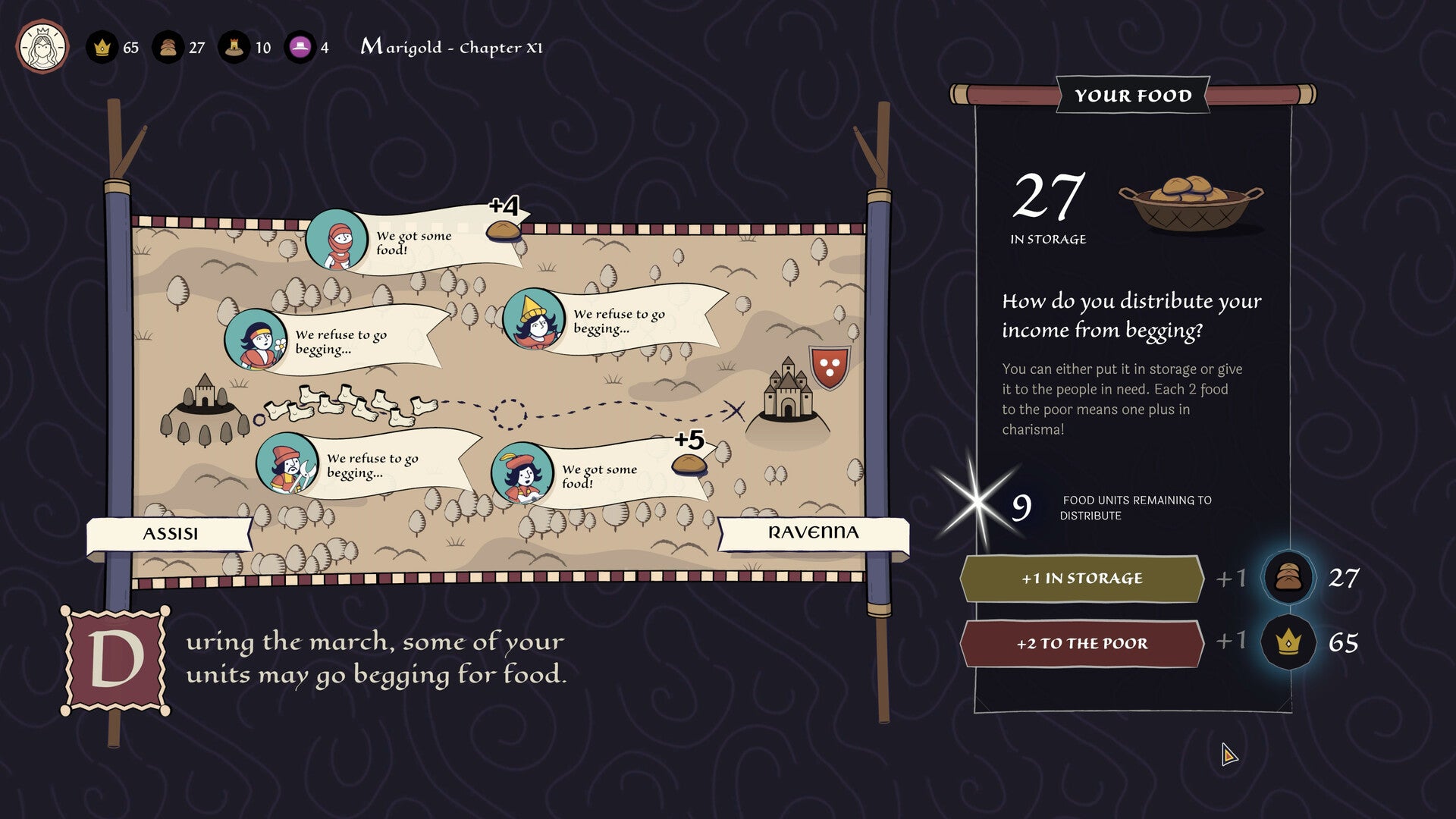The width and height of the screenshot is (1456, 819).
Task: Open the queen portrait at top left
Action: tap(42, 47)
